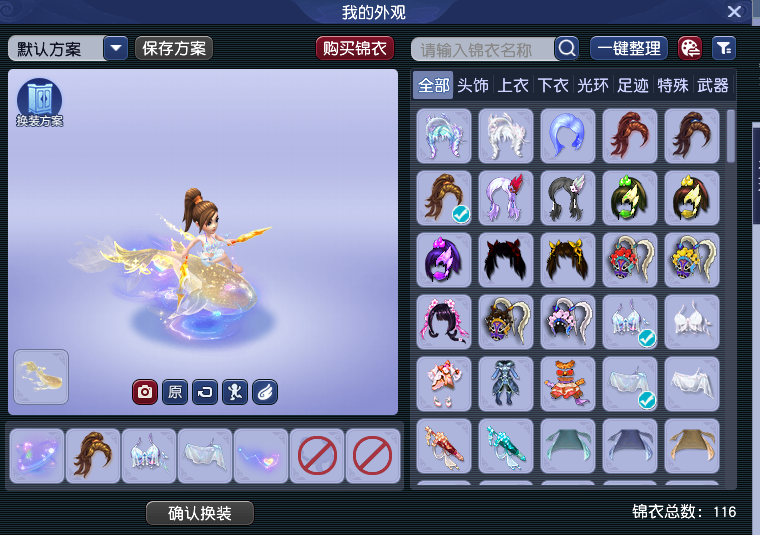Switch to the 头饰 tab
The width and height of the screenshot is (760, 535).
pos(473,86)
